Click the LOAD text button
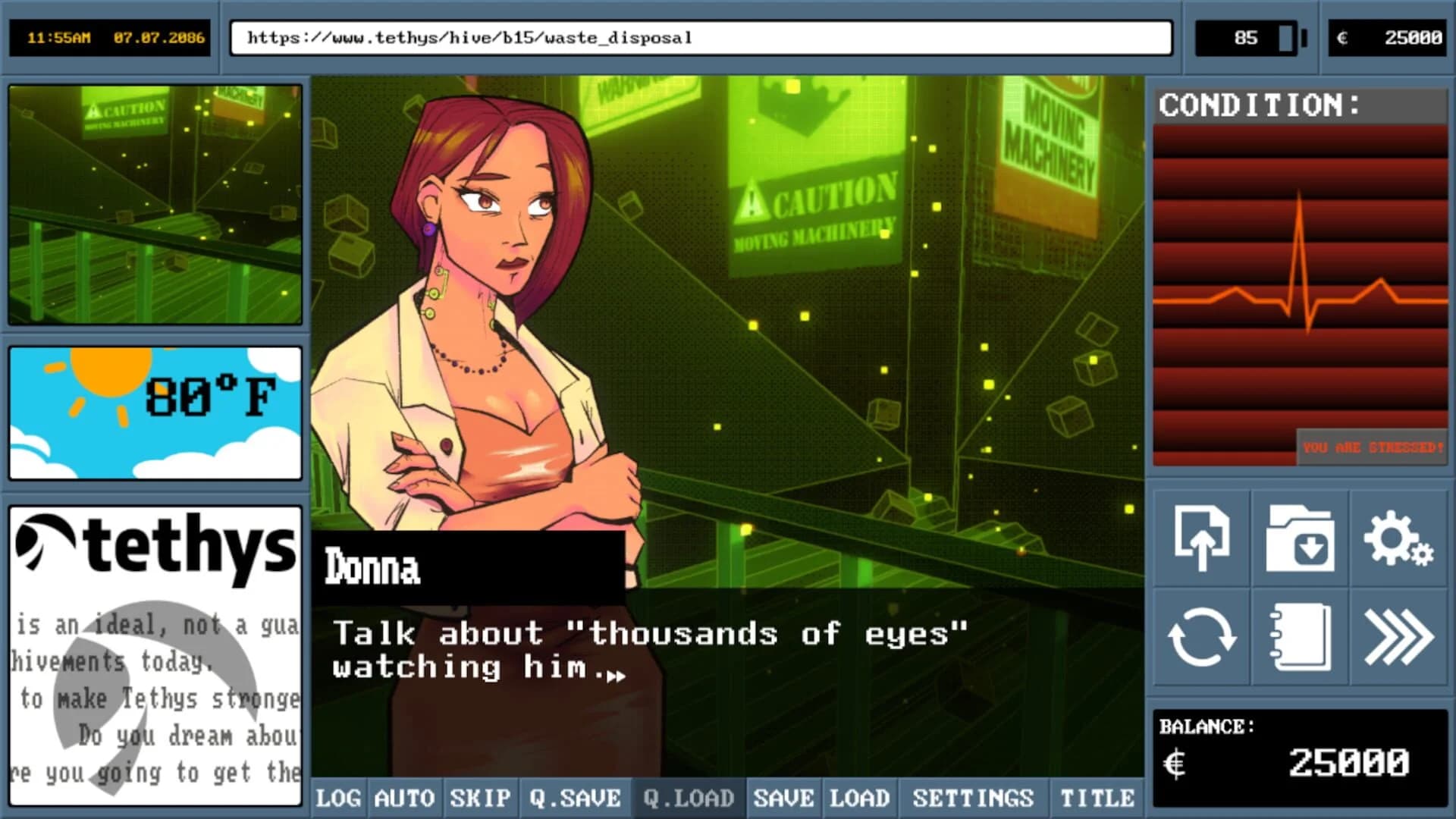1456x819 pixels. (x=861, y=798)
